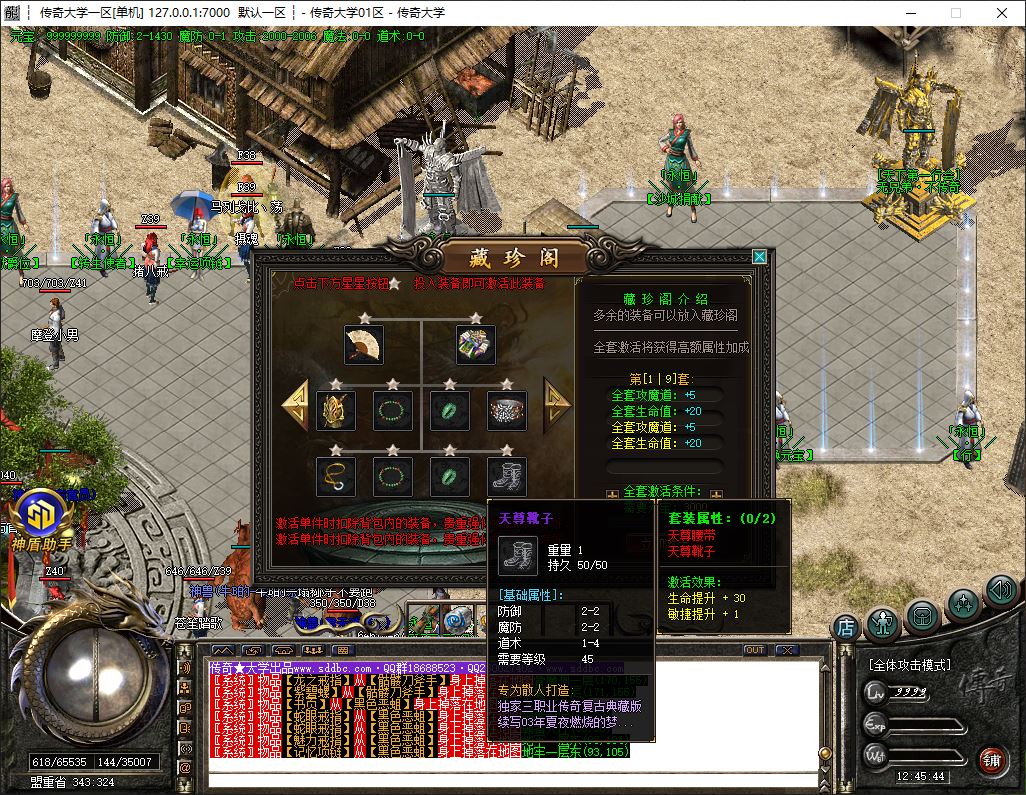Select the 天尊靴子 boots slot

pos(507,476)
